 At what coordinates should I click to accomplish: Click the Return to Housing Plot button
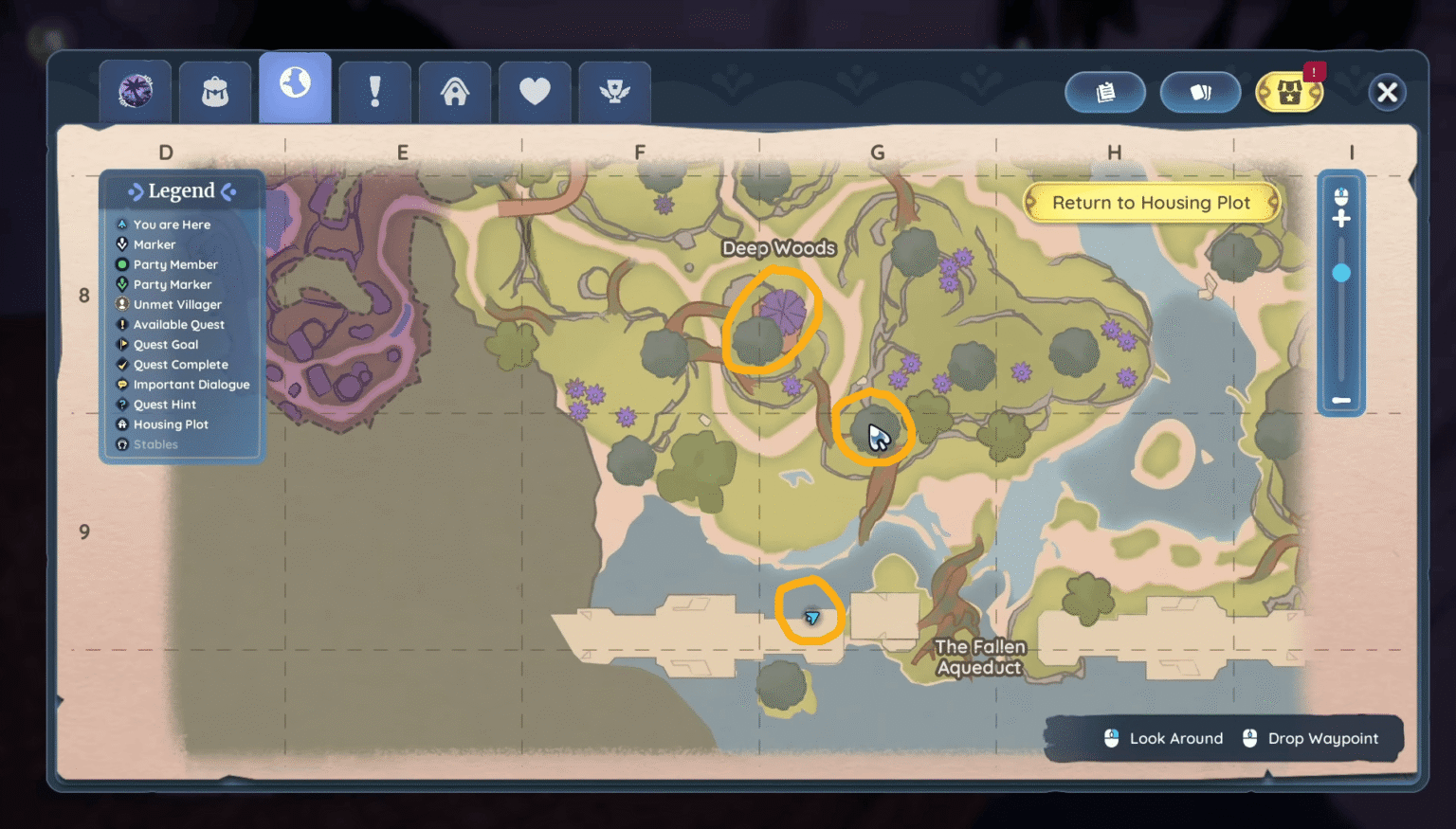1151,202
